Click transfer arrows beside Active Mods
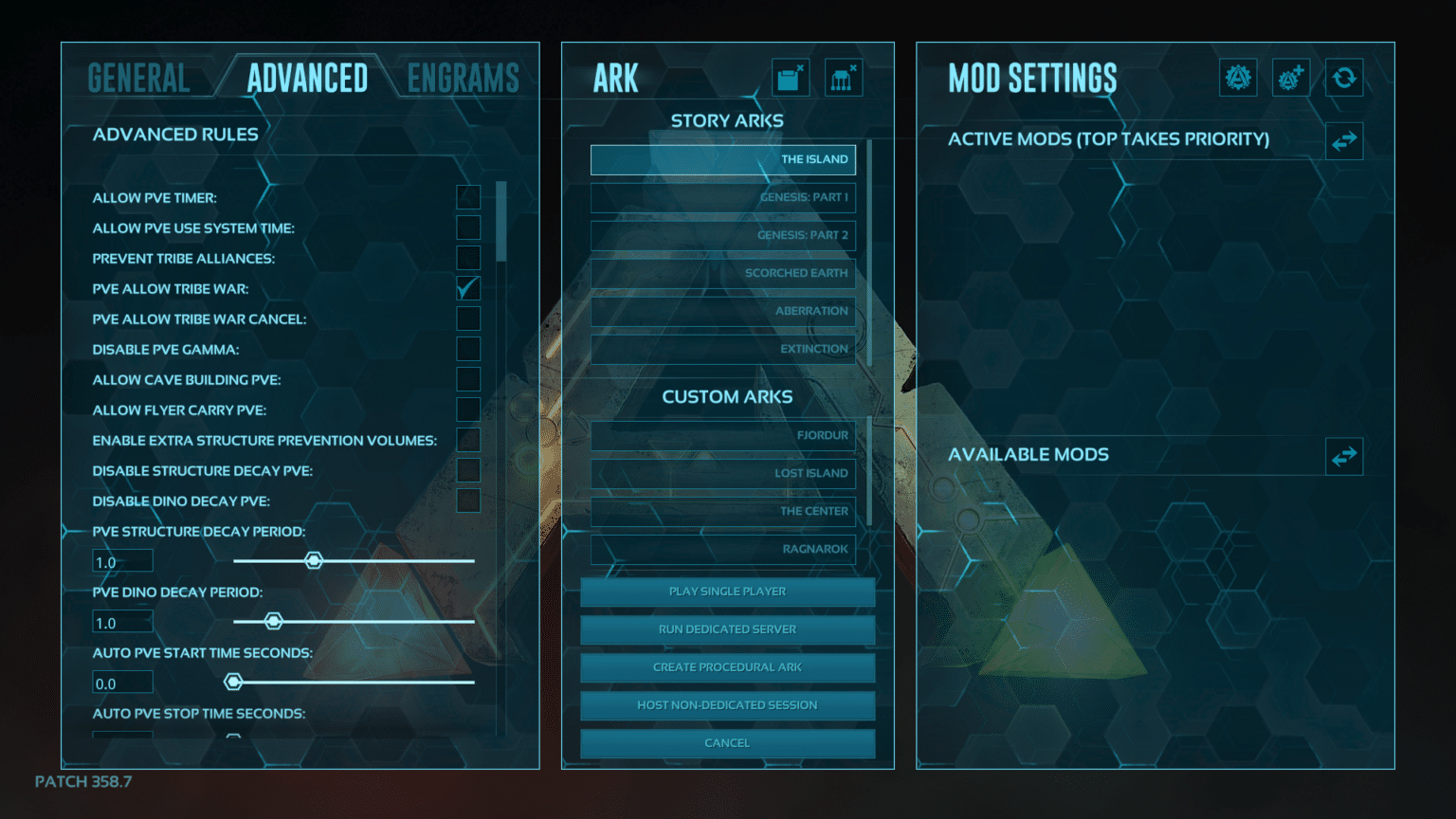 tap(1343, 140)
